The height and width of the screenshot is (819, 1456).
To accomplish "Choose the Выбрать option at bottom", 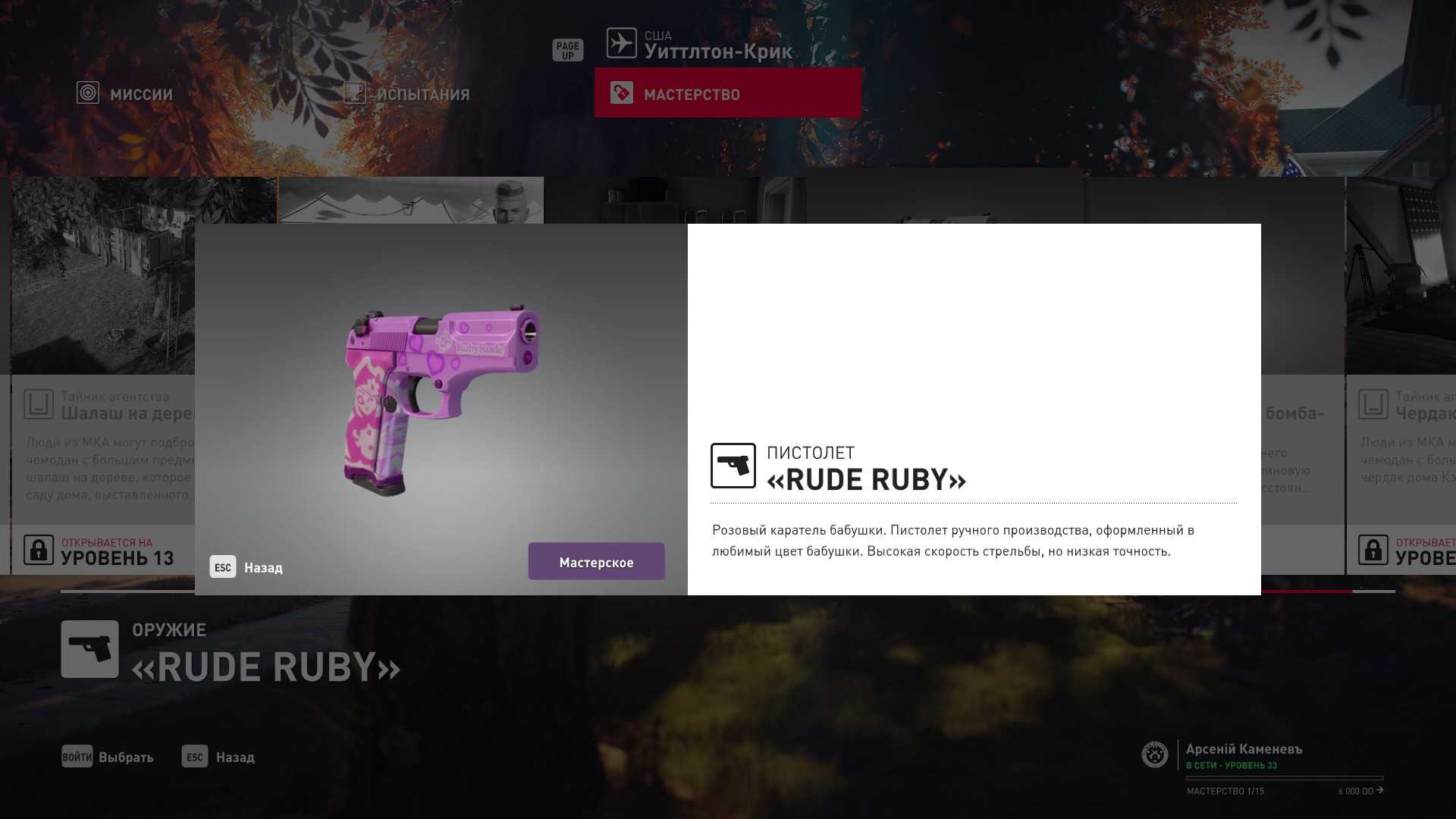I will [x=108, y=757].
